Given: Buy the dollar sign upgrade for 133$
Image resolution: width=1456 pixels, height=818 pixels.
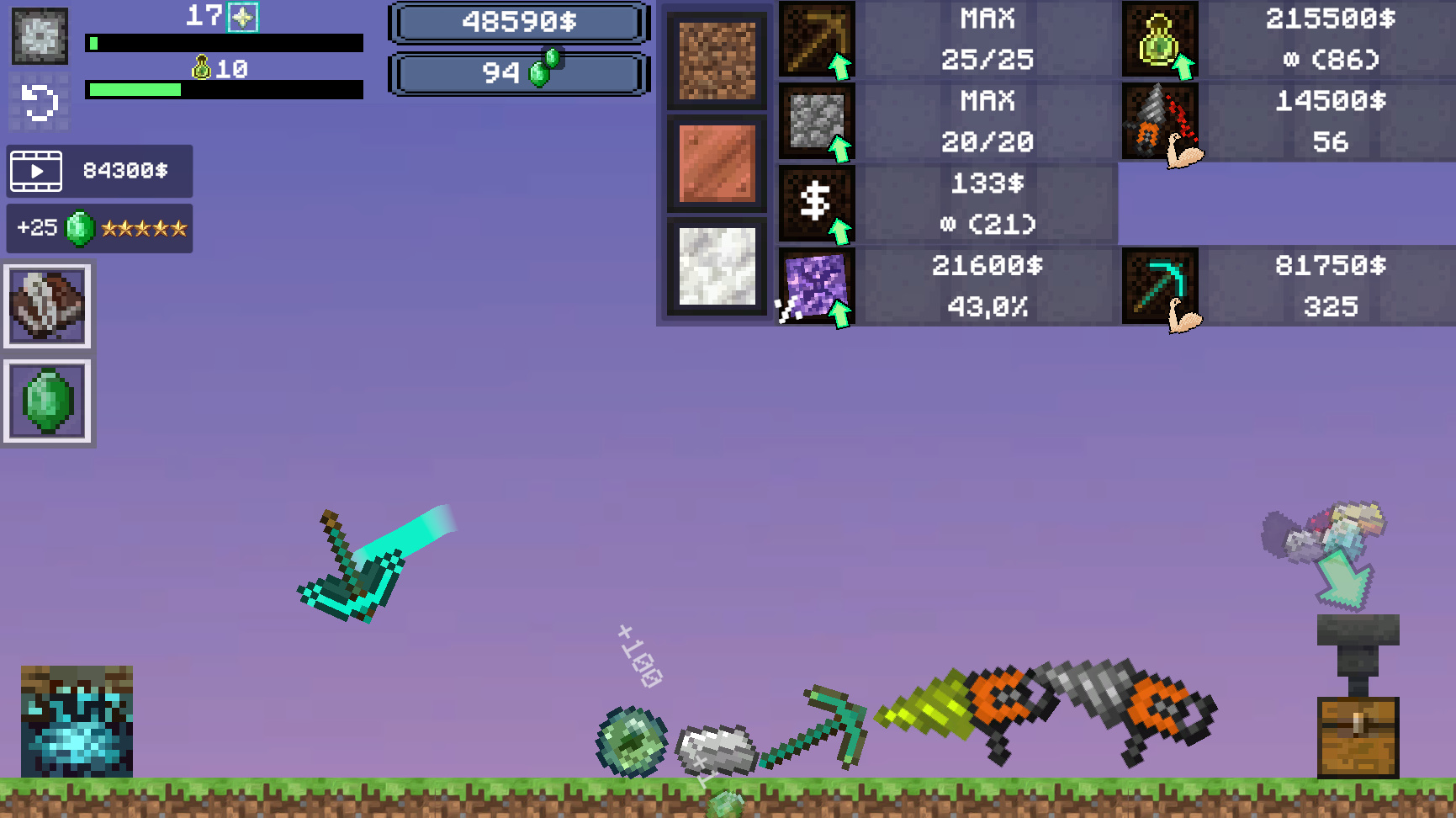Looking at the screenshot, I should point(815,204).
